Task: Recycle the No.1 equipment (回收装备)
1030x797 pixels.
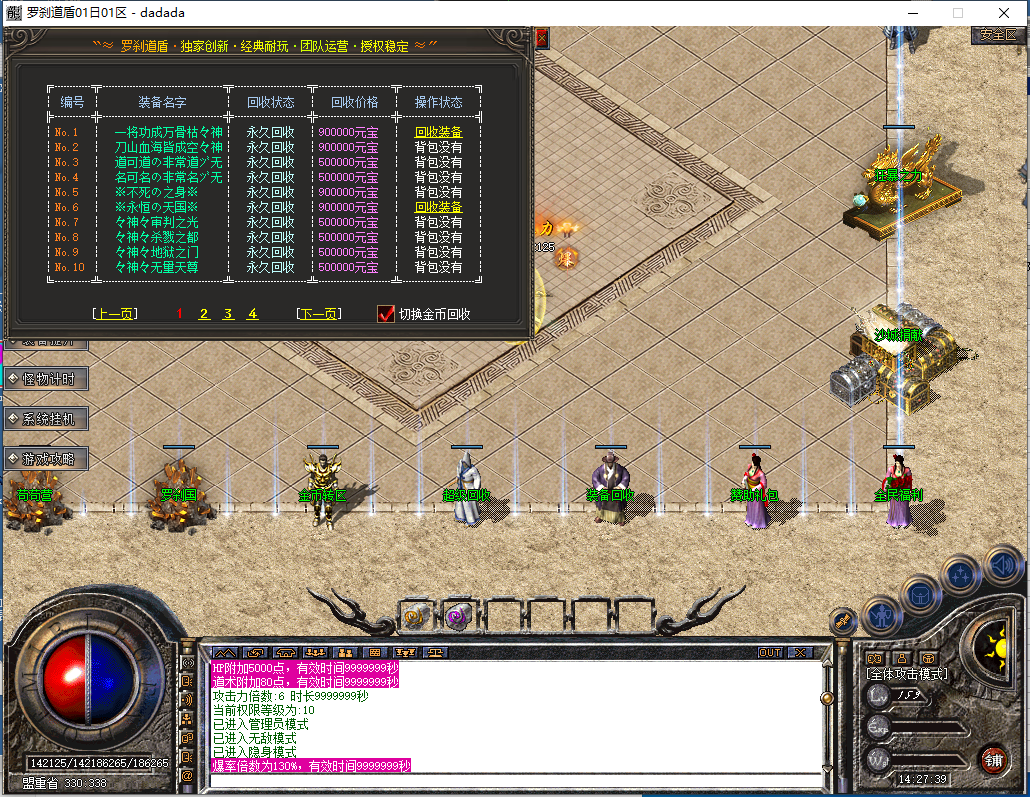Action: coord(438,132)
